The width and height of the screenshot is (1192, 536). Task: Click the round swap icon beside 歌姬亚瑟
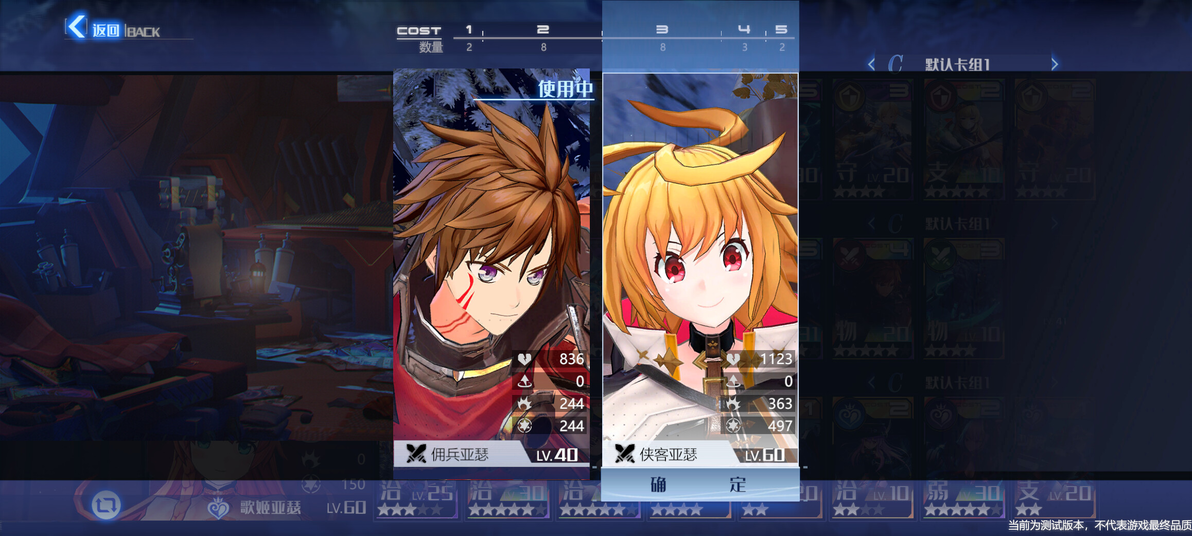105,505
